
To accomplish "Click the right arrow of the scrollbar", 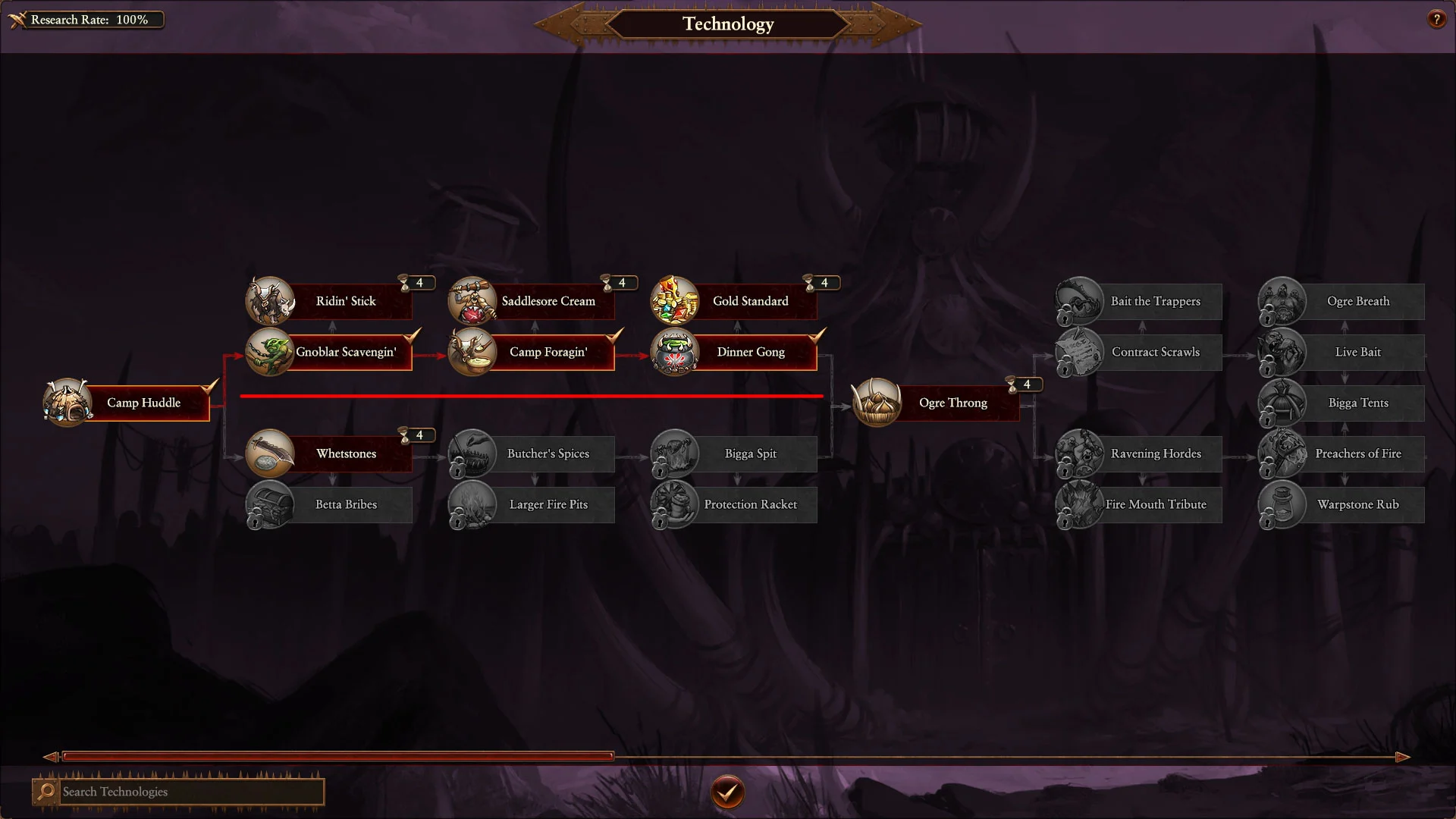I will (1403, 757).
